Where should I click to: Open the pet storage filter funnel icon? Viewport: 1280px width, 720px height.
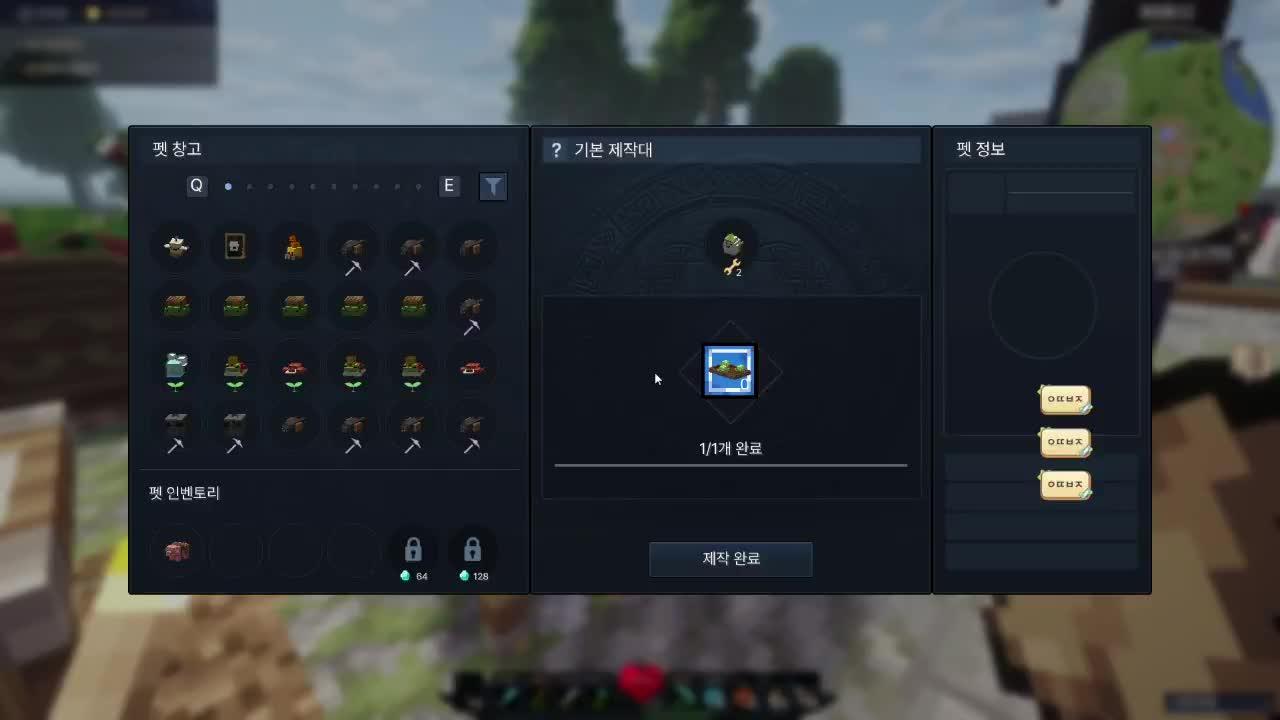pos(493,186)
